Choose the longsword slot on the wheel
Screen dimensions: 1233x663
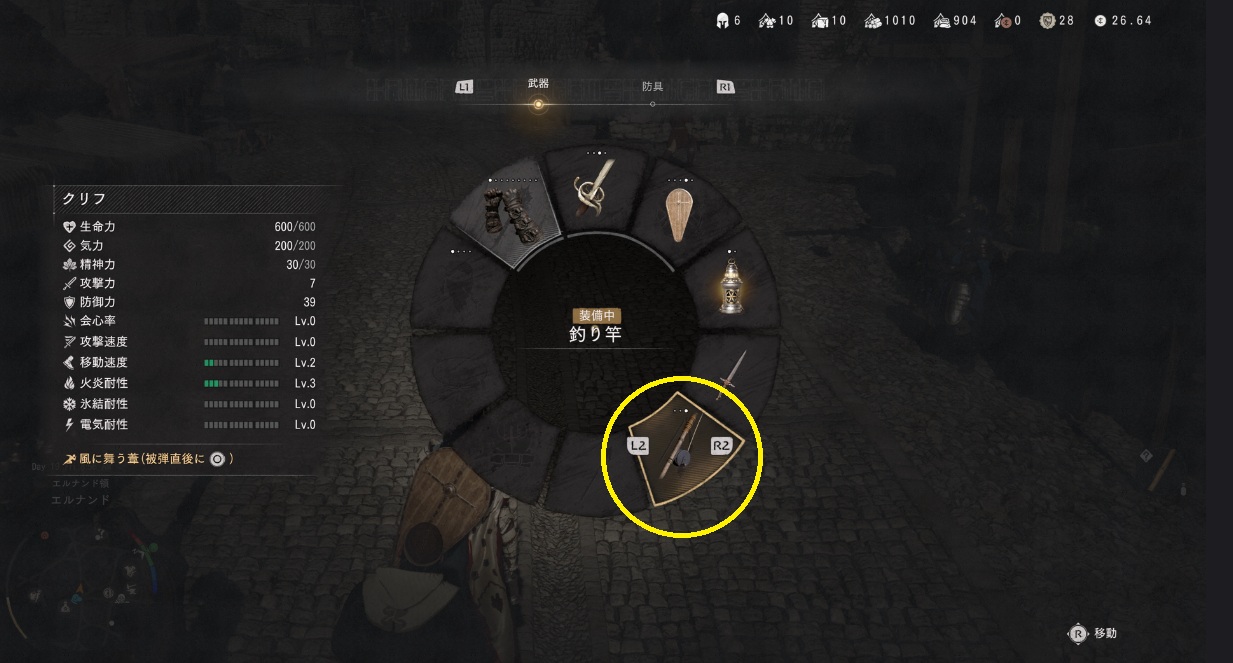pos(732,375)
